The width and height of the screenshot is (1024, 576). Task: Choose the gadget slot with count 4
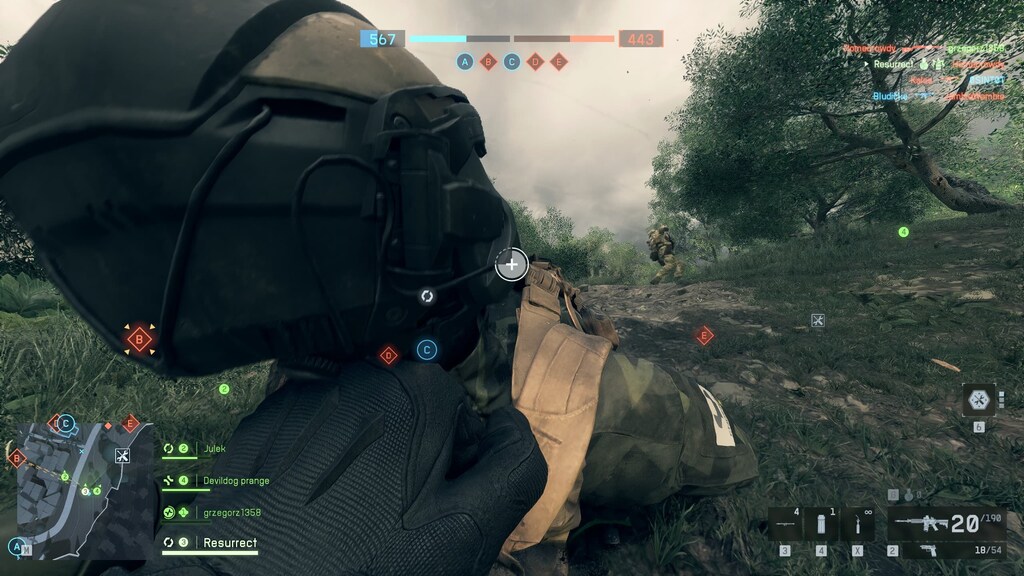pos(785,524)
